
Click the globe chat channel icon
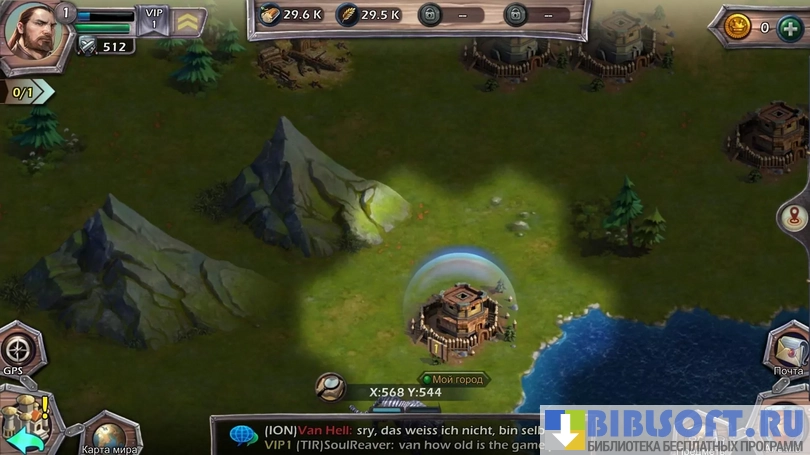pos(243,435)
